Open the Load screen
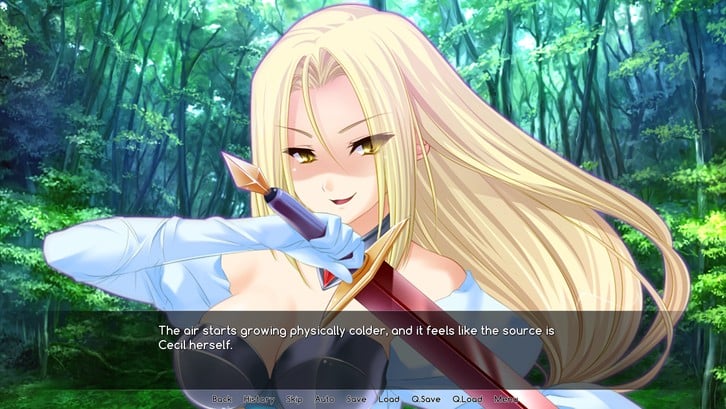The height and width of the screenshot is (409, 726). coord(389,399)
